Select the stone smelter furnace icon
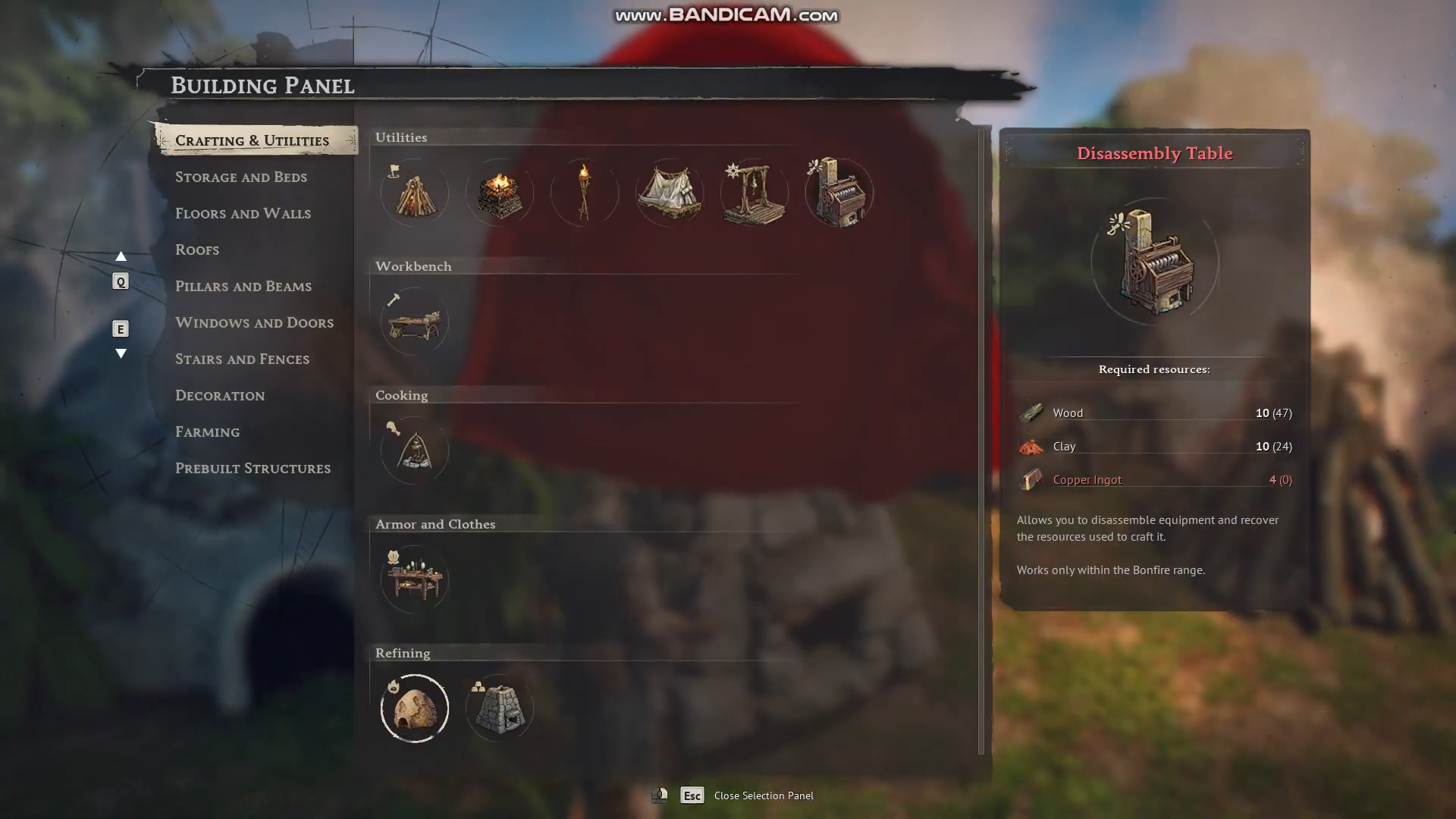This screenshot has height=819, width=1456. coord(500,708)
